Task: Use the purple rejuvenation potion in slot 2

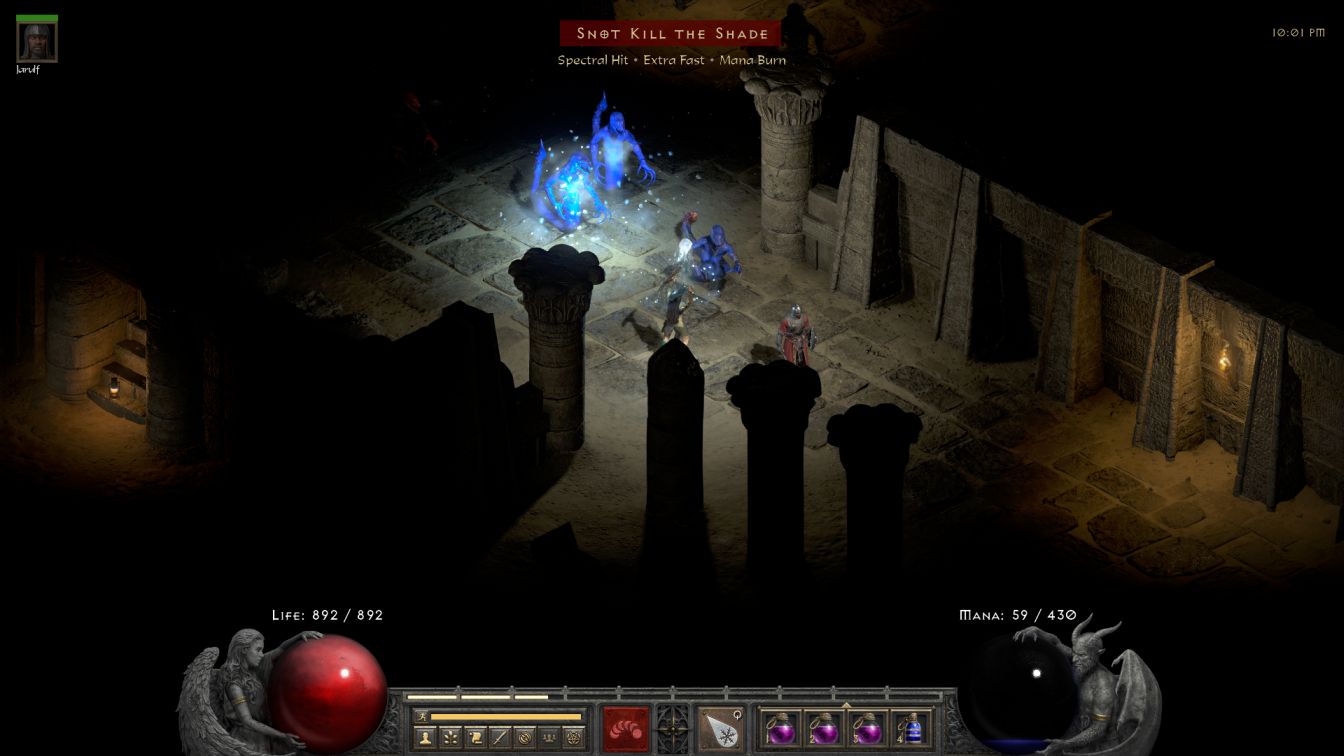Action: [x=824, y=728]
